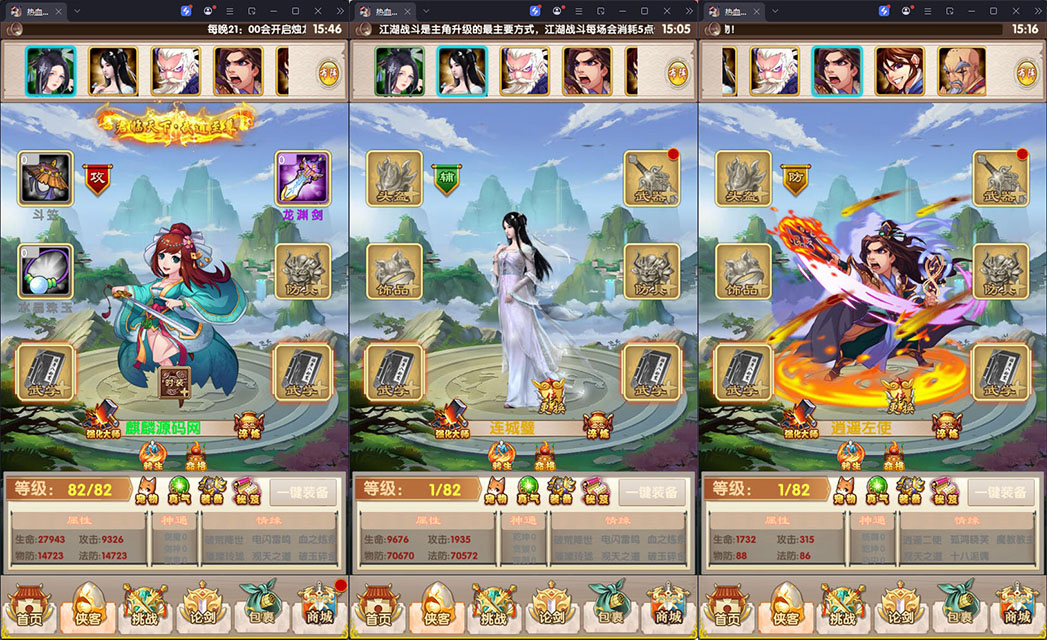
Task: Open the 时装 costume button
Action: click(x=176, y=379)
